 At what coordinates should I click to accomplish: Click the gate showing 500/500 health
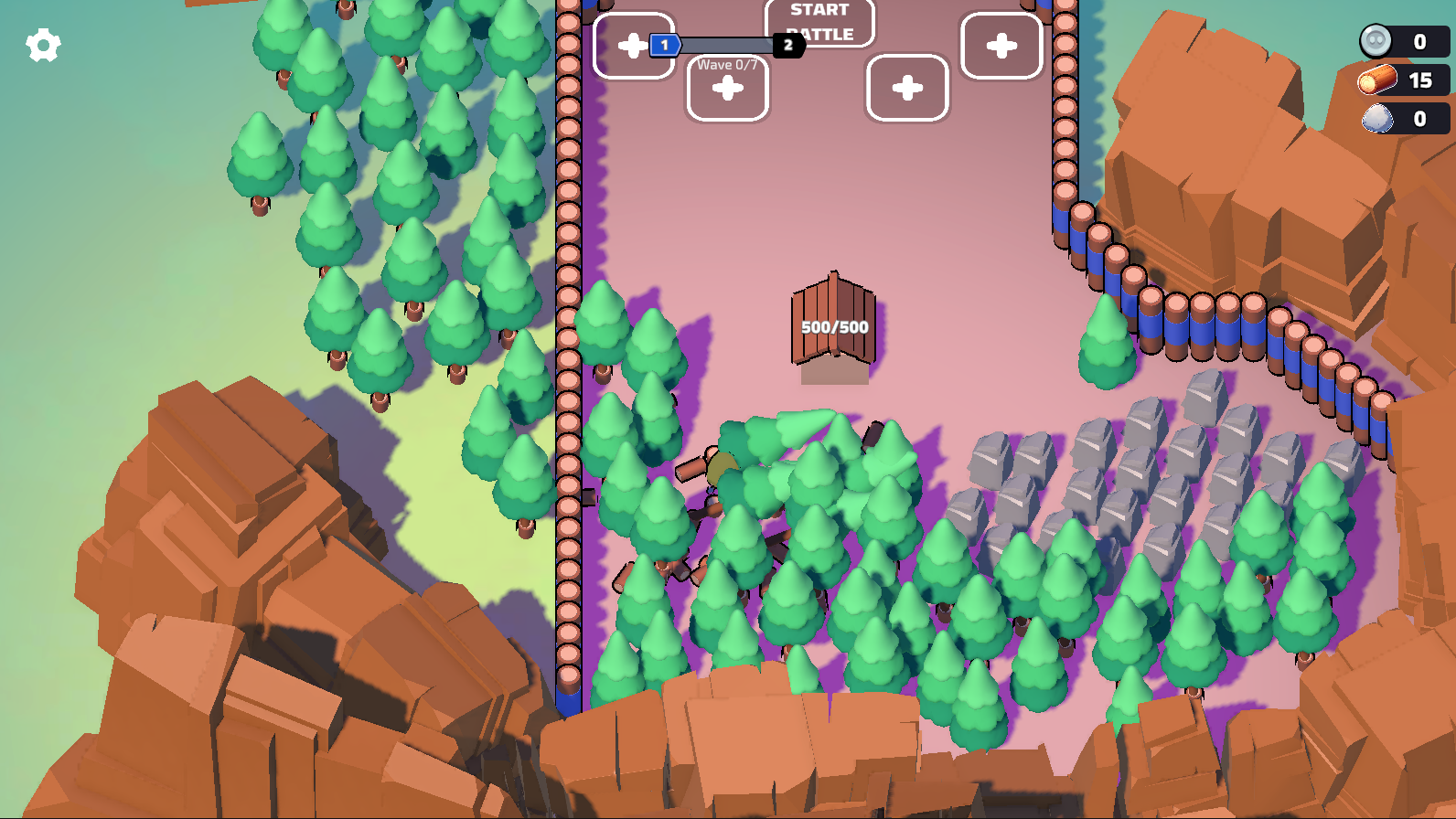[830, 324]
